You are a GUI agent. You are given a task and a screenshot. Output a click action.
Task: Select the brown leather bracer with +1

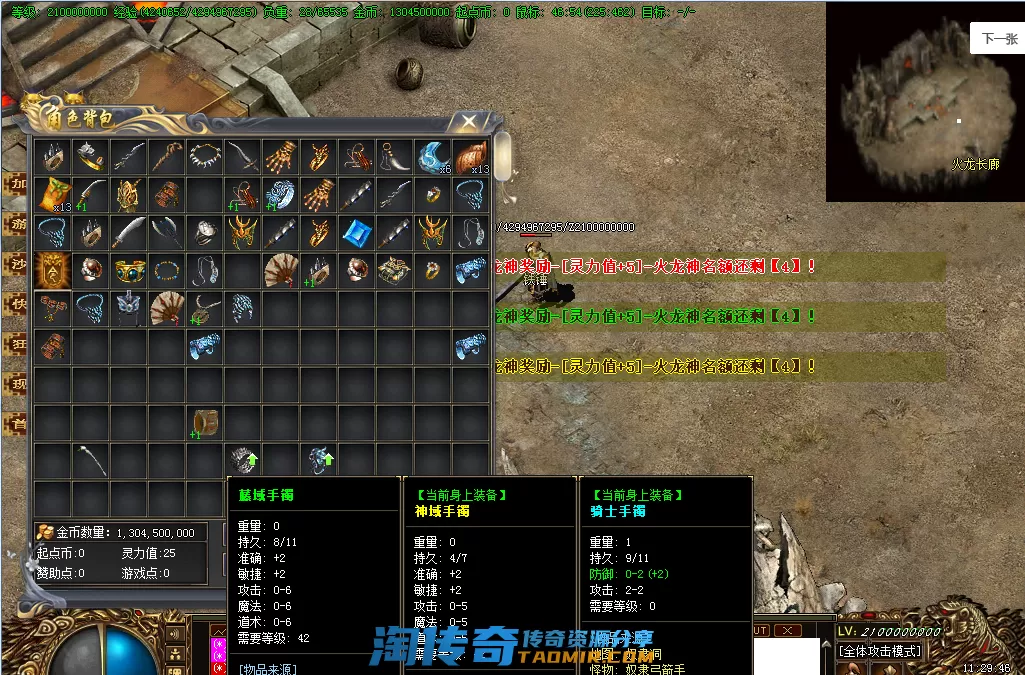pyautogui.click(x=204, y=421)
